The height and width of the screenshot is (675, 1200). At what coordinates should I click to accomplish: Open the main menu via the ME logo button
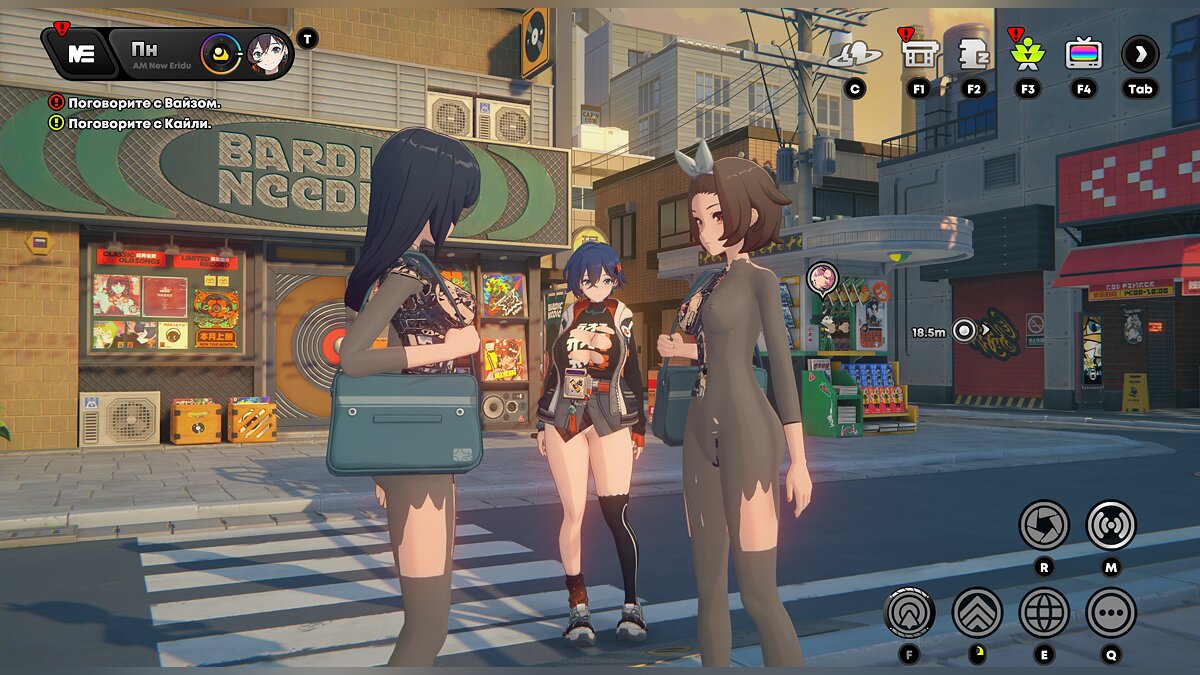pos(78,53)
